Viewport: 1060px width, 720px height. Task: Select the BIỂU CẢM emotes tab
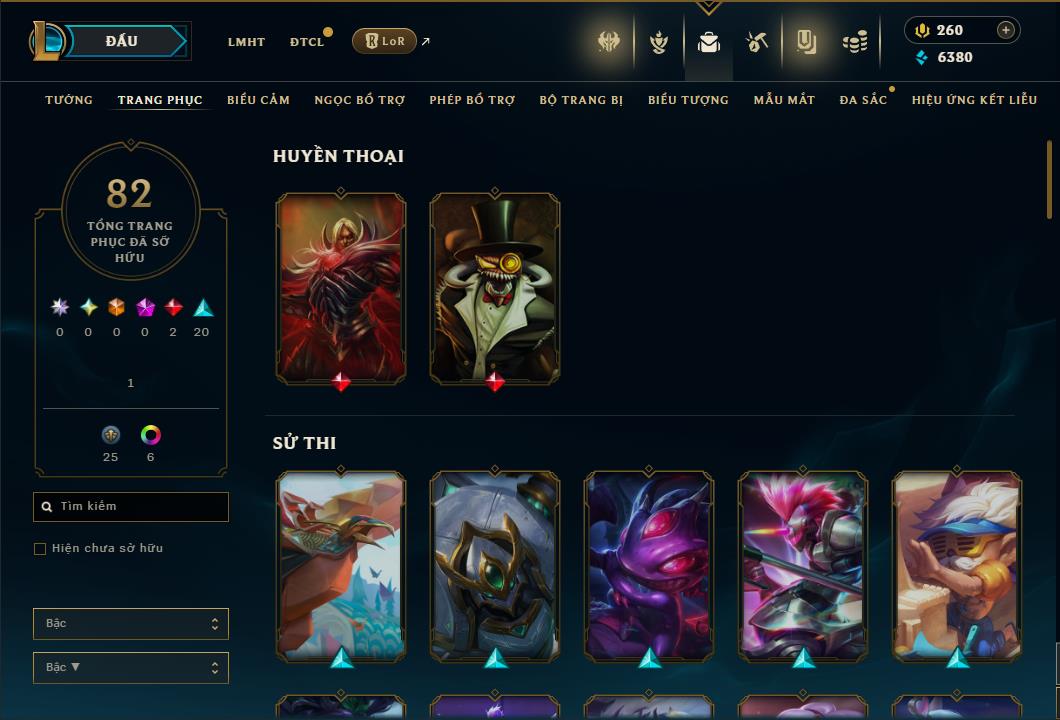click(258, 100)
